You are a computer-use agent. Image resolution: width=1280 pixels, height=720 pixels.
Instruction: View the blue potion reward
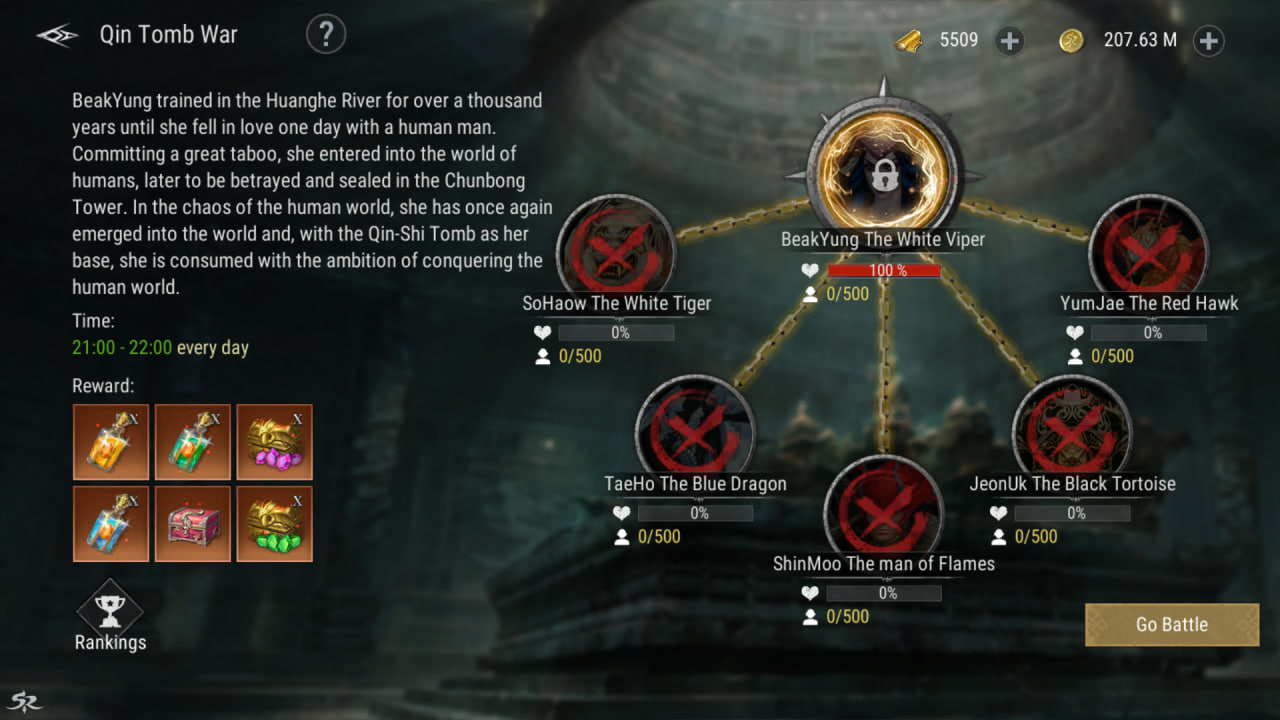coord(111,524)
